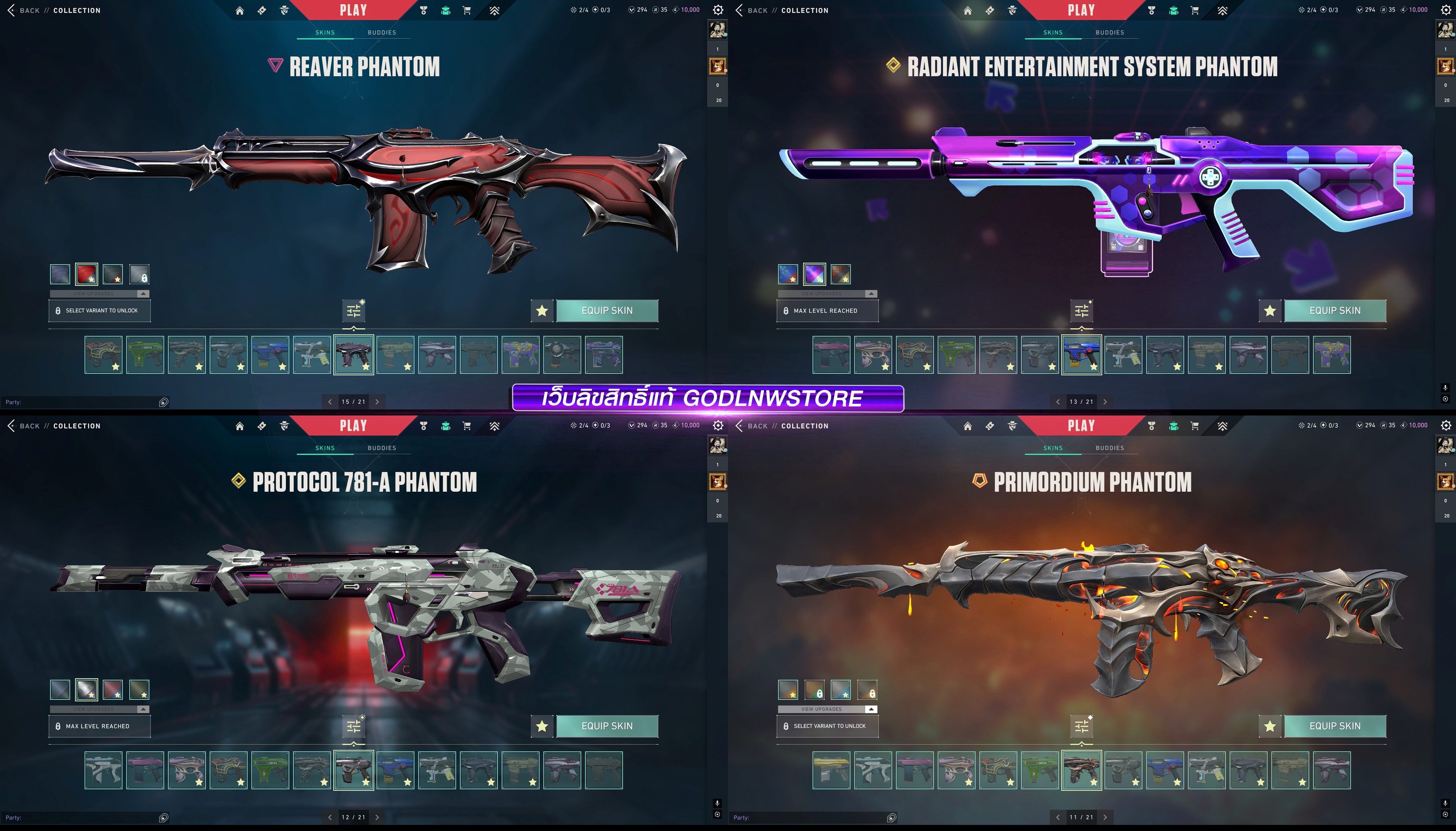This screenshot has width=1456, height=831.
Task: Favorite the Protocol 781-A Phantom with the star
Action: [x=542, y=726]
